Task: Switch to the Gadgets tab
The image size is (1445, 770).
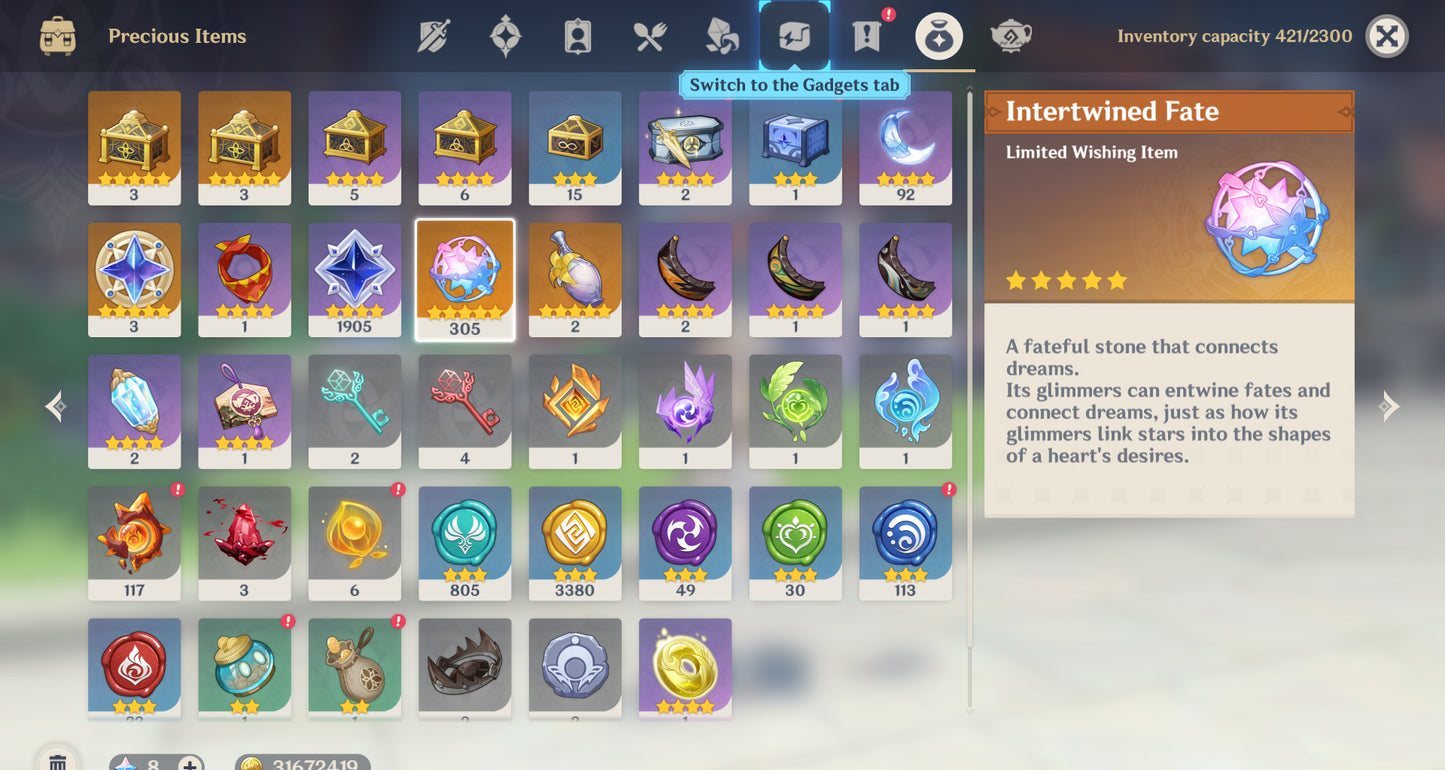Action: pyautogui.click(x=794, y=36)
